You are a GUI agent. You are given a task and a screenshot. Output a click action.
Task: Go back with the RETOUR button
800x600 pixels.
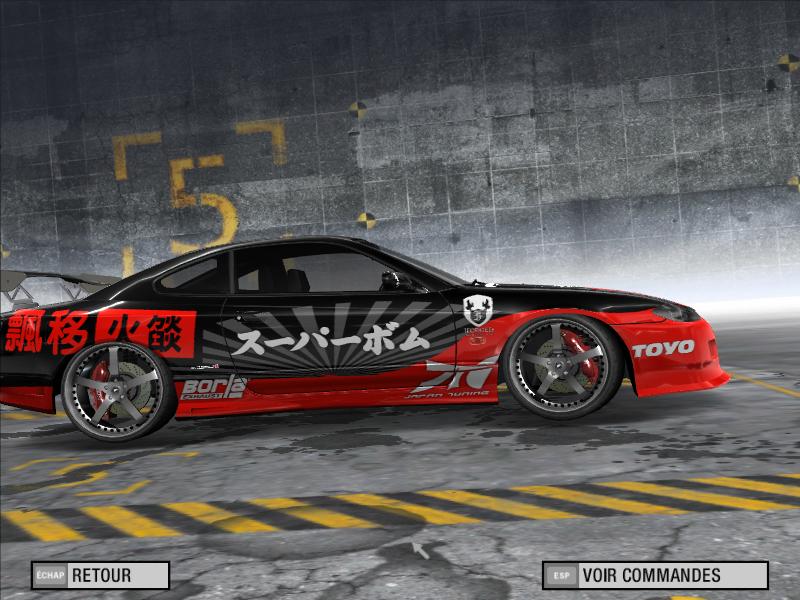click(x=100, y=575)
